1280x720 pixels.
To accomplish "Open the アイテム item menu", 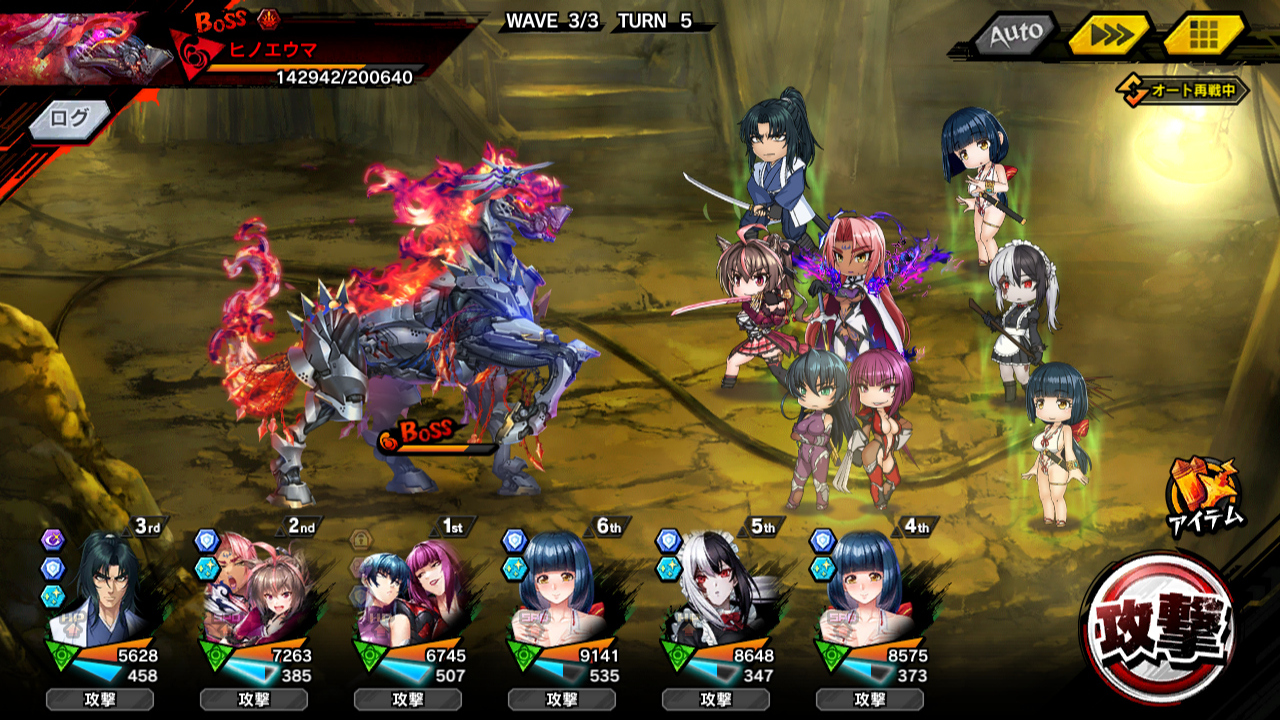I will click(1204, 493).
